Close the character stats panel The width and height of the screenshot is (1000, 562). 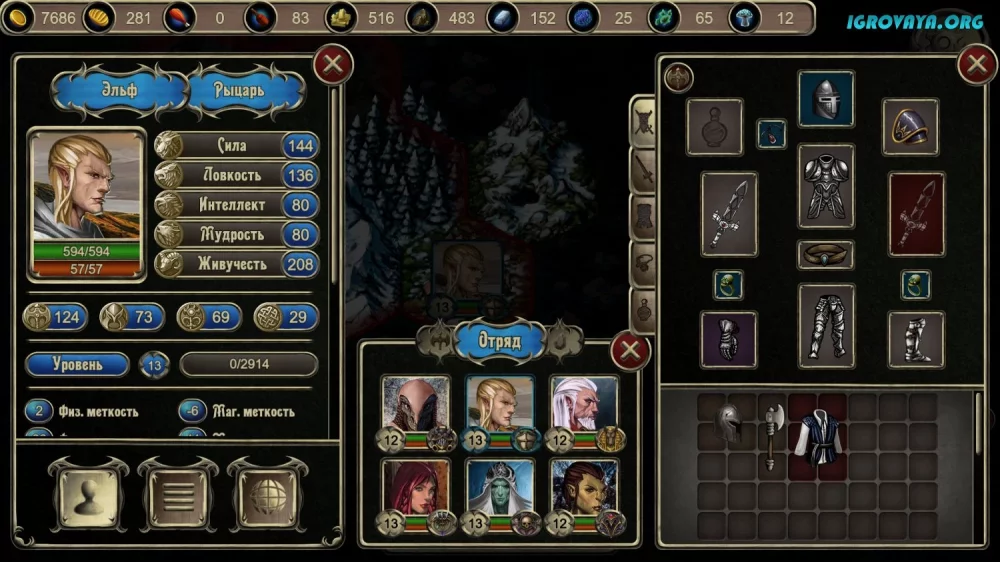click(333, 65)
